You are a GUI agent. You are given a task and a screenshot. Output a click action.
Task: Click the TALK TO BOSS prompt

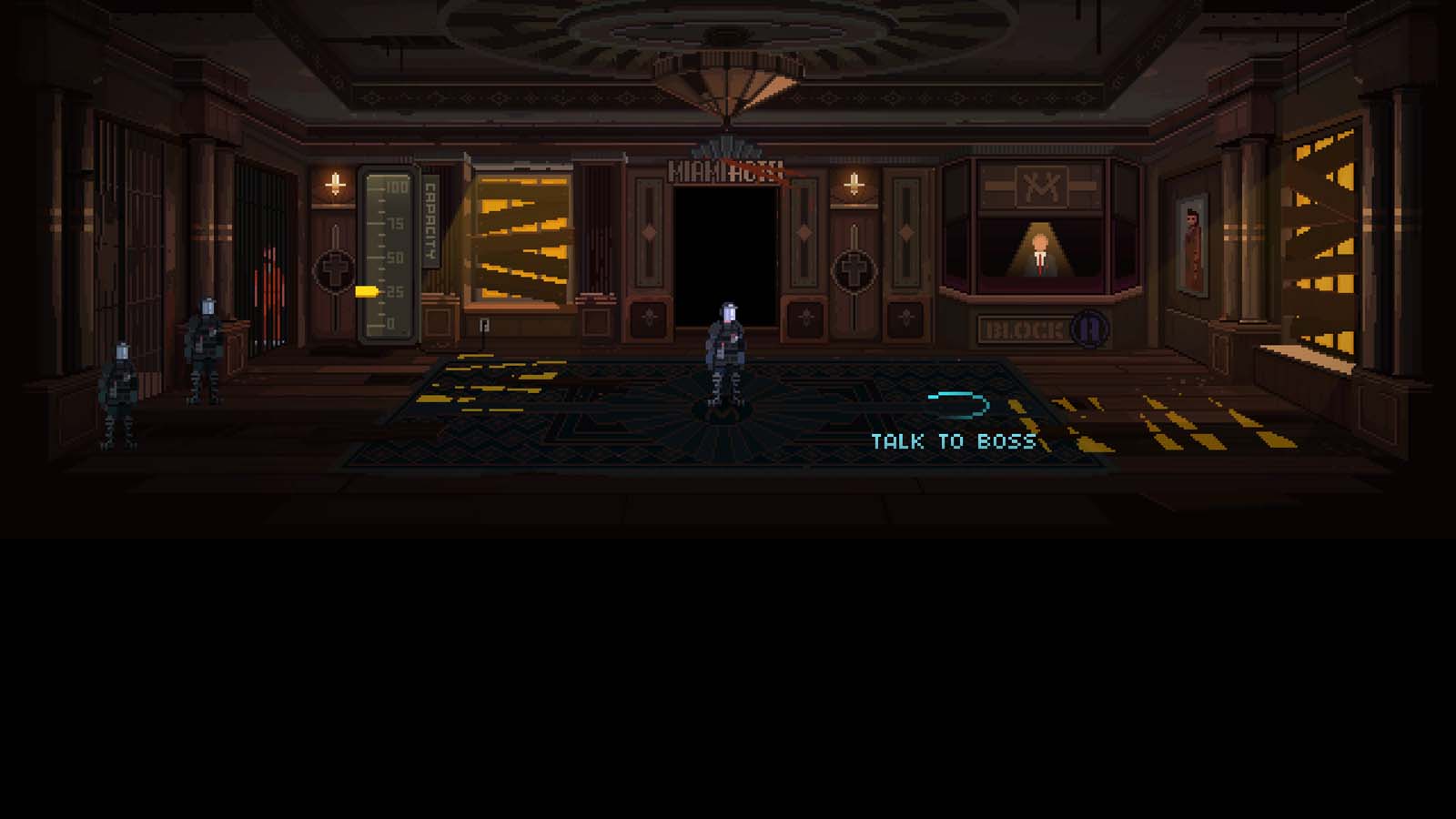pos(951,440)
